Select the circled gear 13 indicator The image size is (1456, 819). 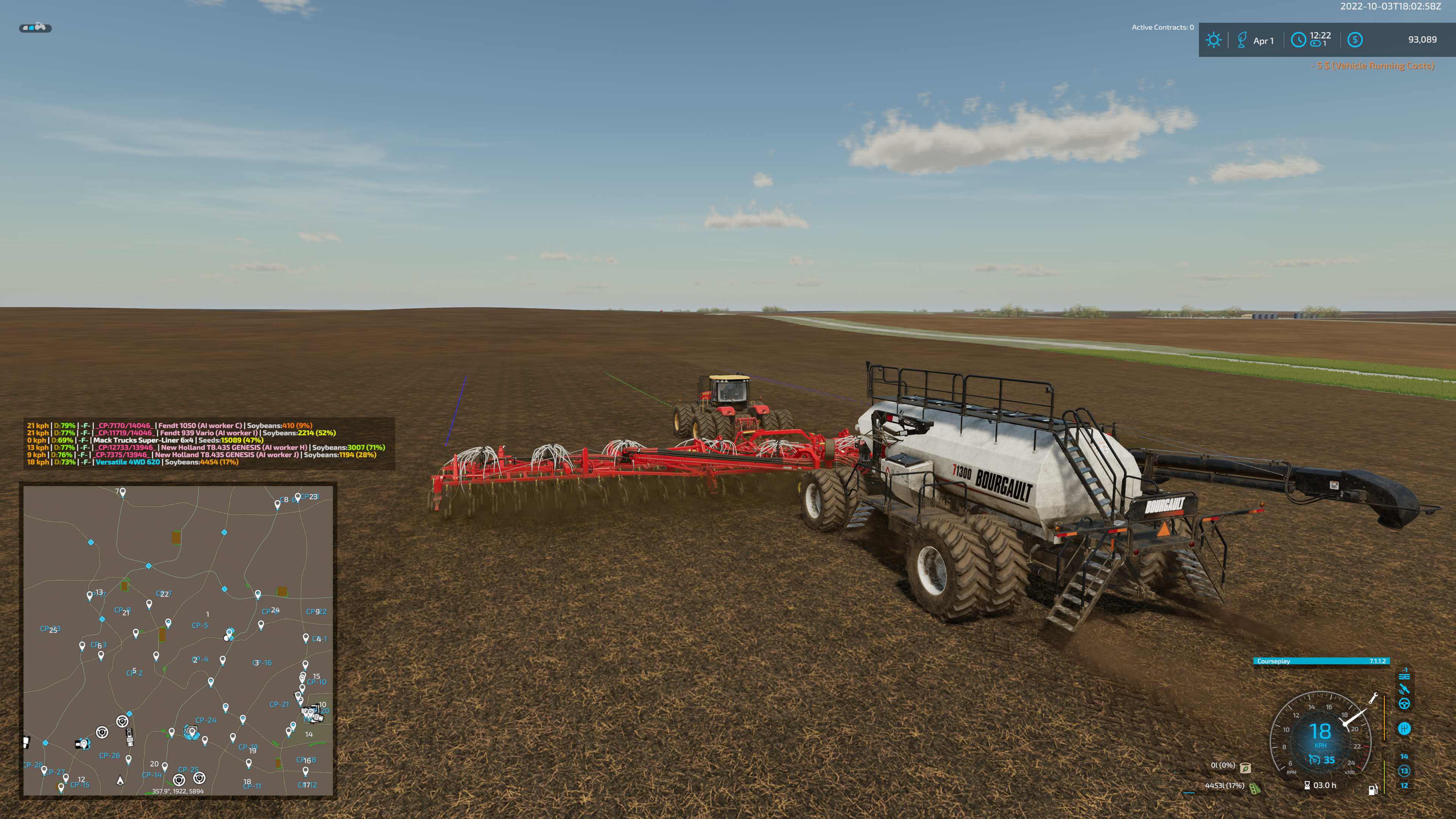click(1404, 771)
